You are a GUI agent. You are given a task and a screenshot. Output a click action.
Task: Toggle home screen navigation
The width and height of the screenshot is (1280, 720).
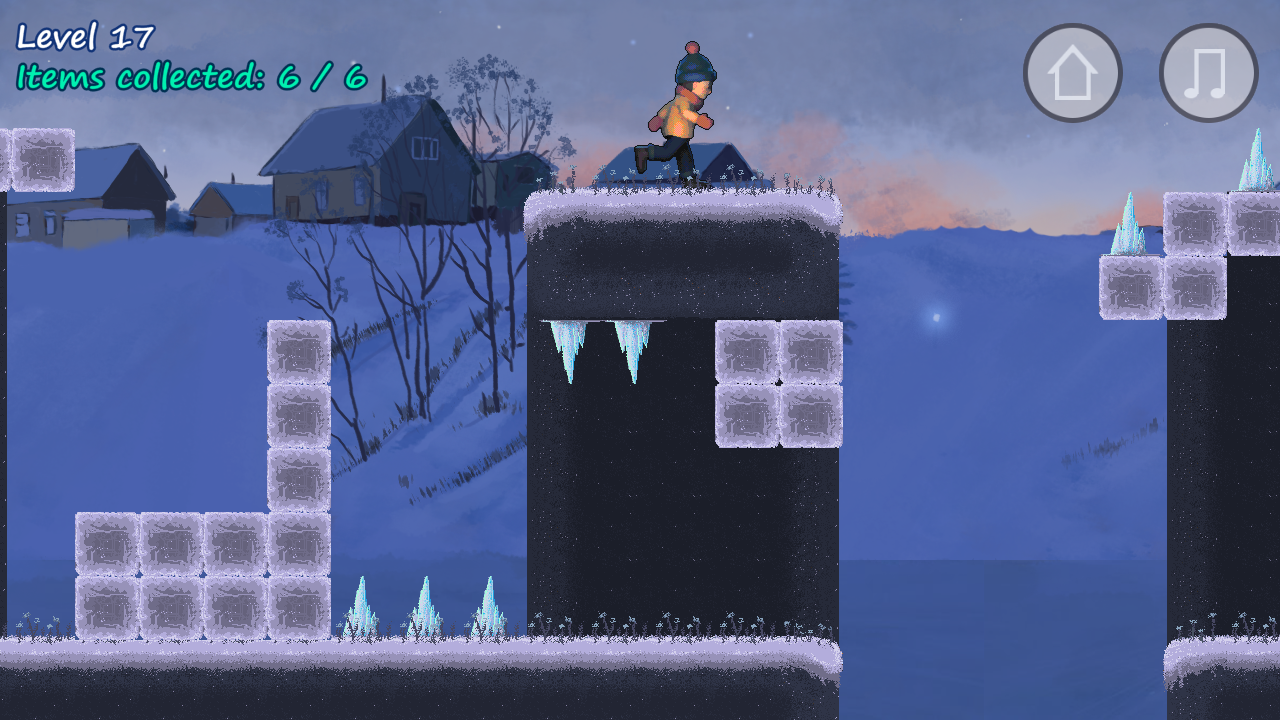pos(1071,72)
